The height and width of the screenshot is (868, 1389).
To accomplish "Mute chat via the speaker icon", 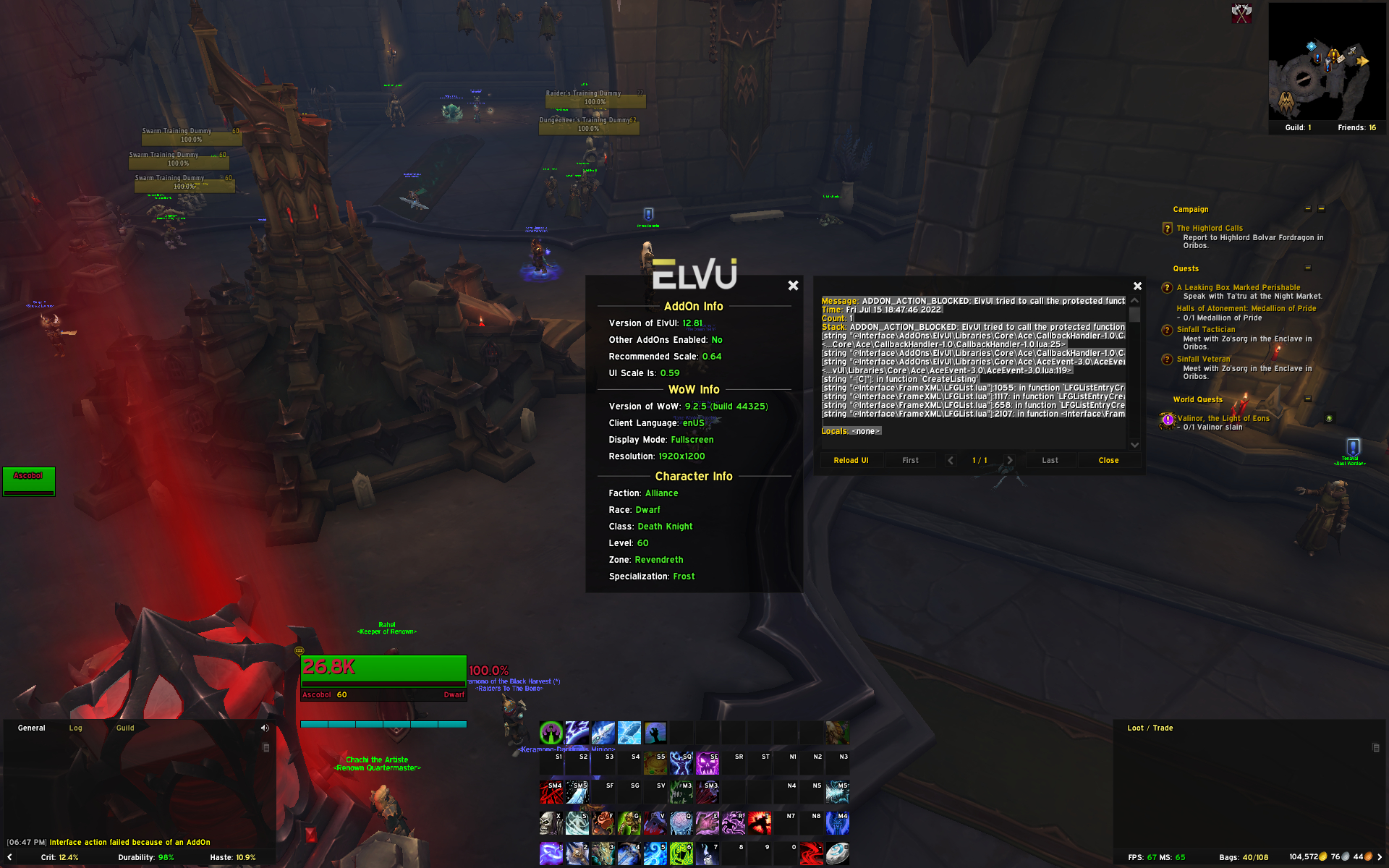I will 264,728.
